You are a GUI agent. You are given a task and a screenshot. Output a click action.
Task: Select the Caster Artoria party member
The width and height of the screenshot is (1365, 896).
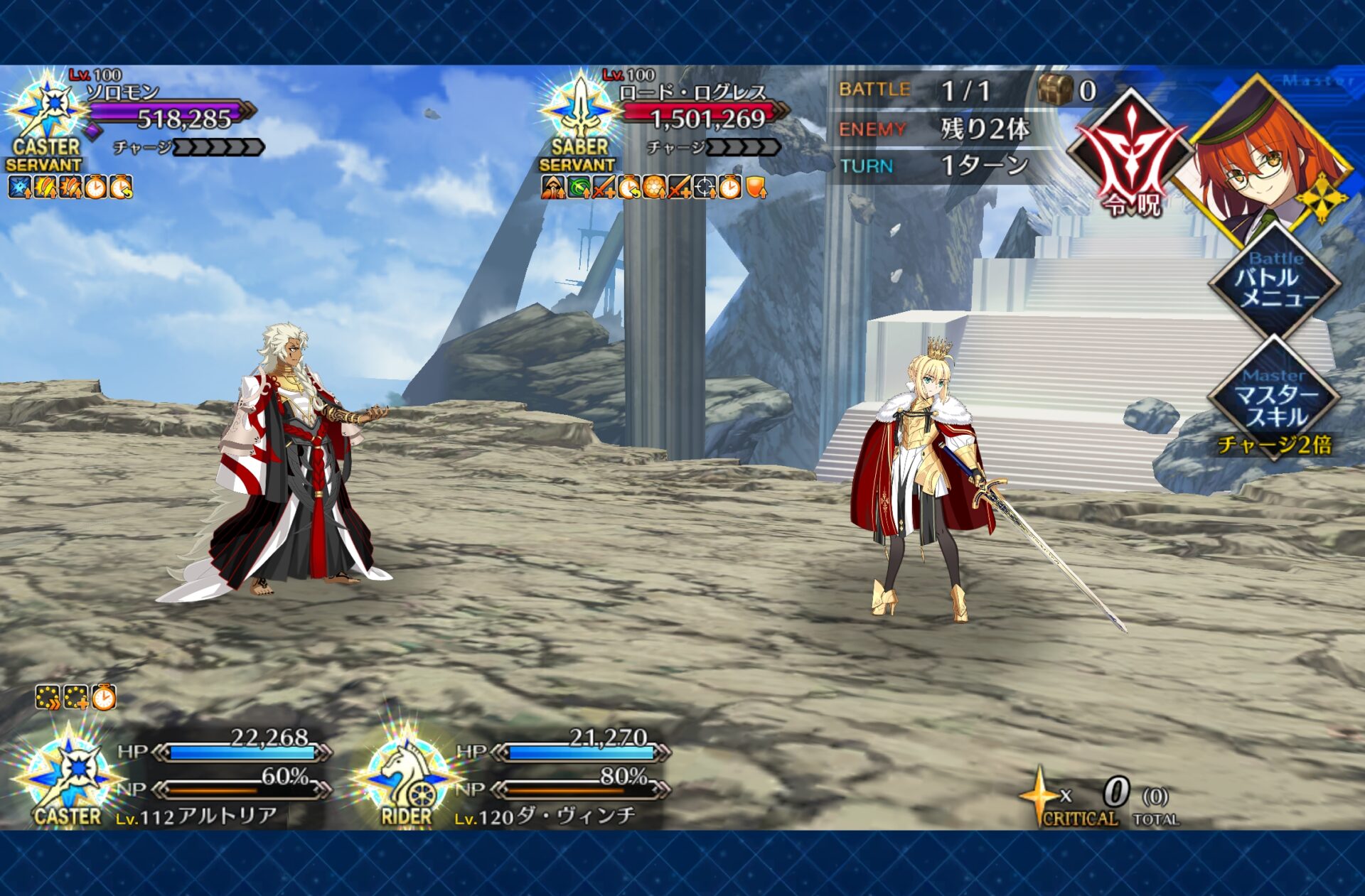click(x=178, y=778)
